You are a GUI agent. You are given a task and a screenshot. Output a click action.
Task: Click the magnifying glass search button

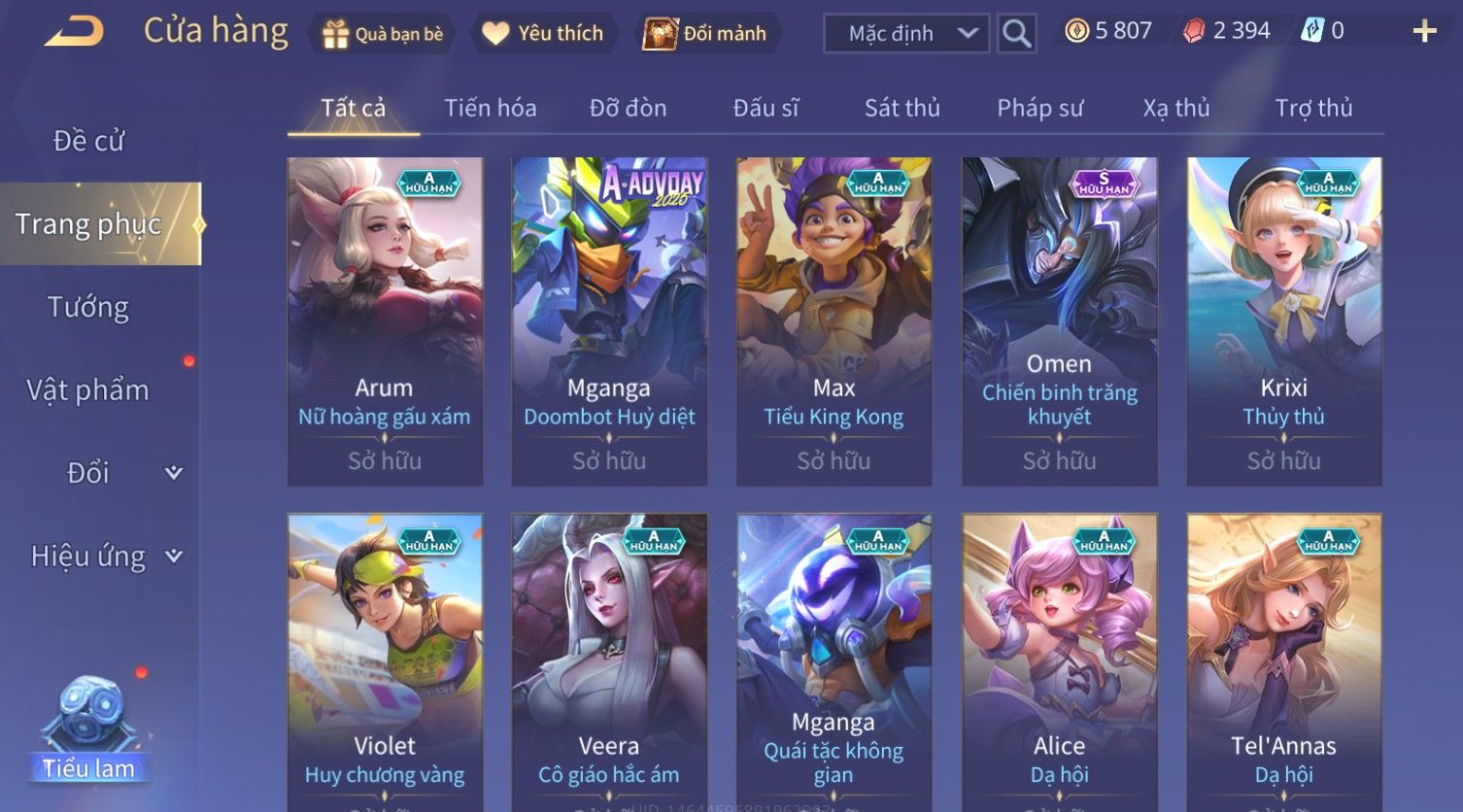point(1016,34)
